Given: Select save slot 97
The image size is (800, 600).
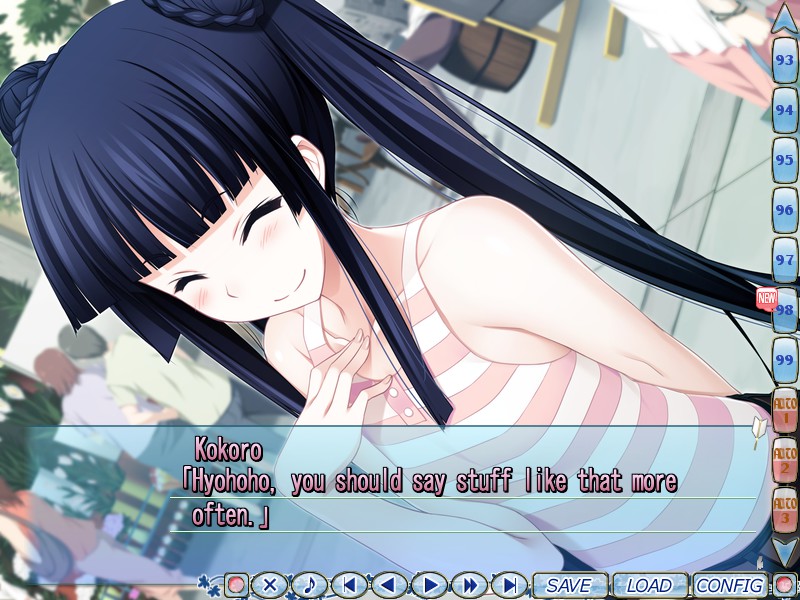Looking at the screenshot, I should pos(785,260).
